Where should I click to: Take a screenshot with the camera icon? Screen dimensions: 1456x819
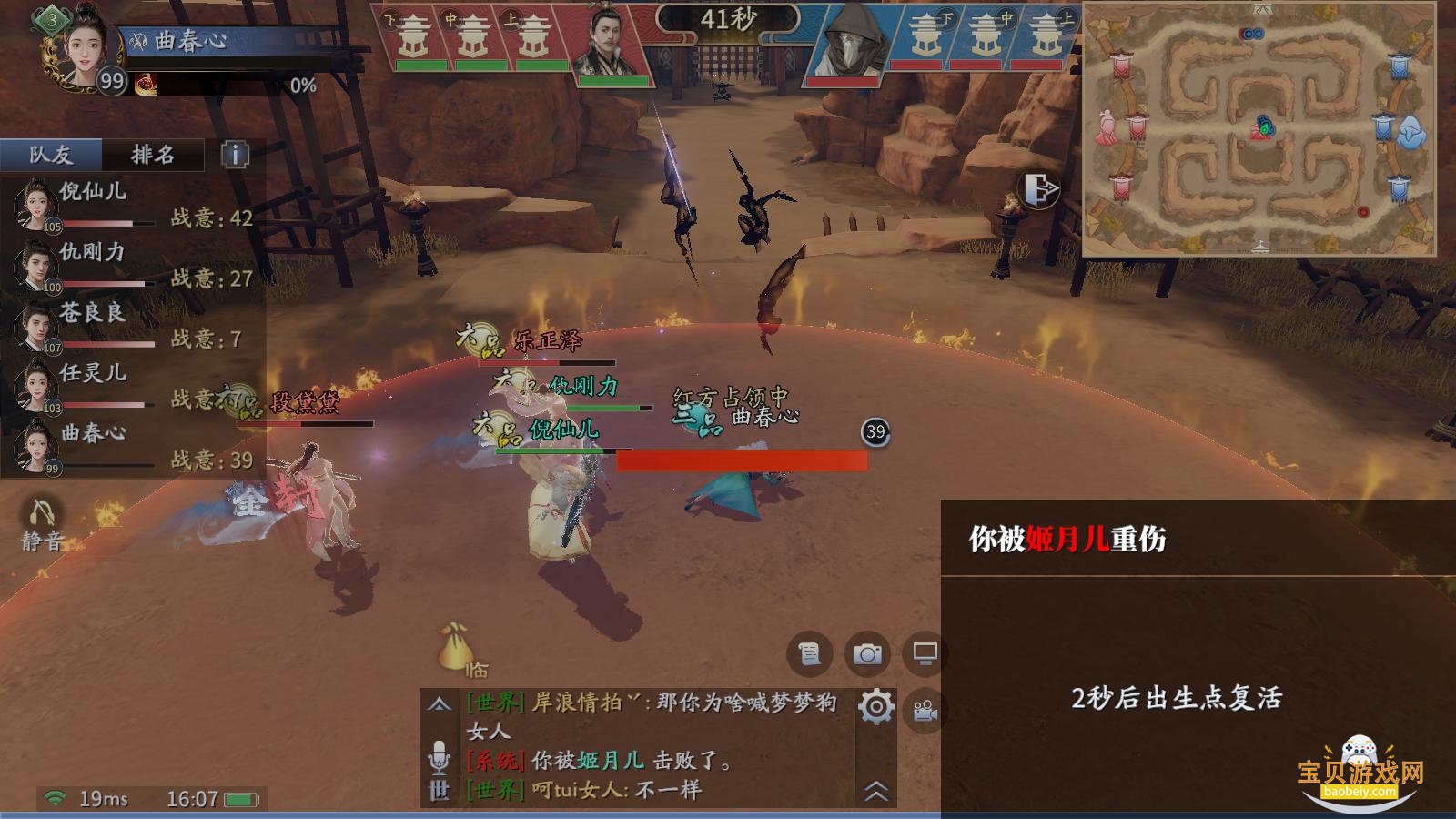pyautogui.click(x=867, y=653)
